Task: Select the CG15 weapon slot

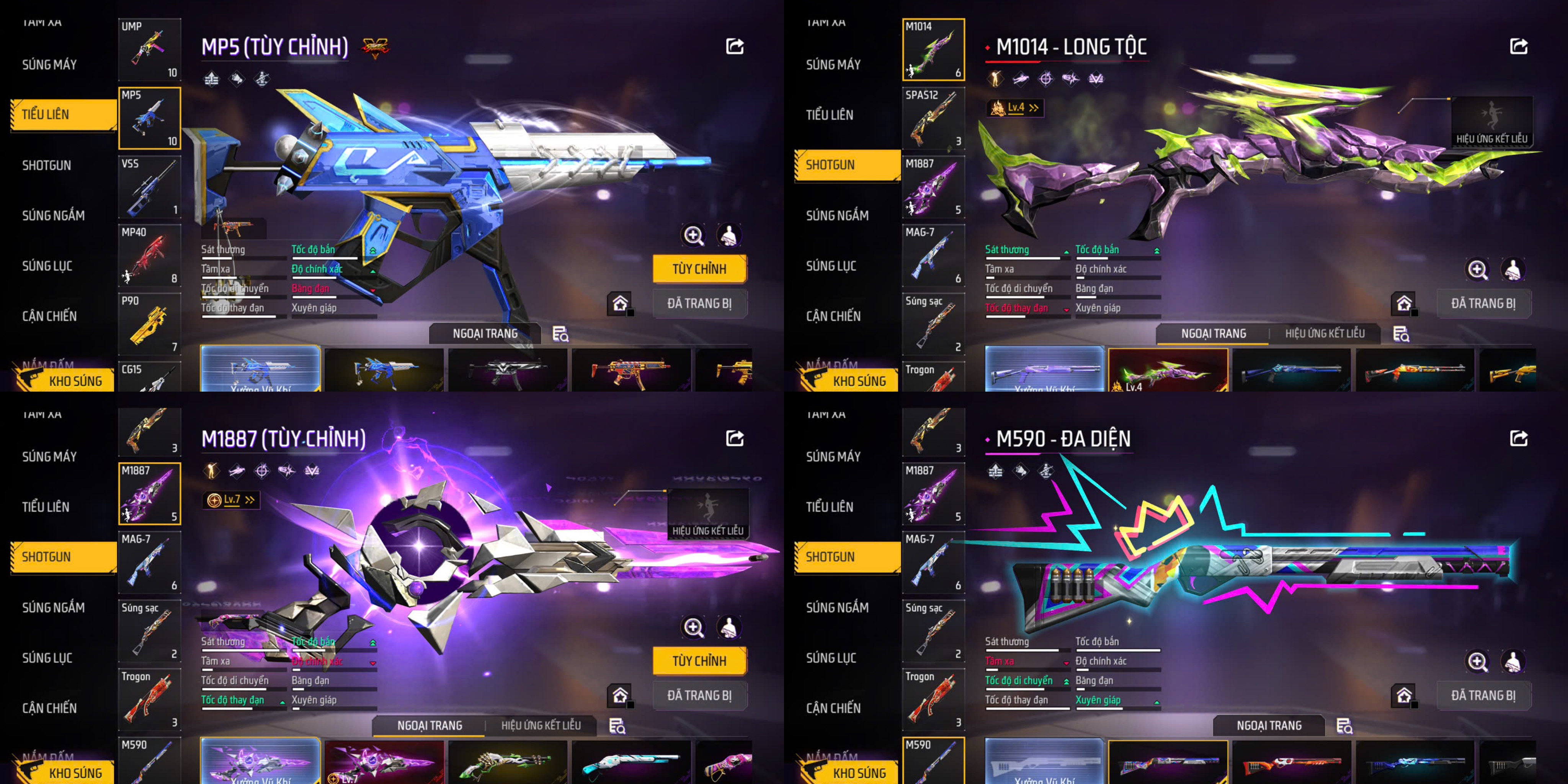Action: click(149, 377)
